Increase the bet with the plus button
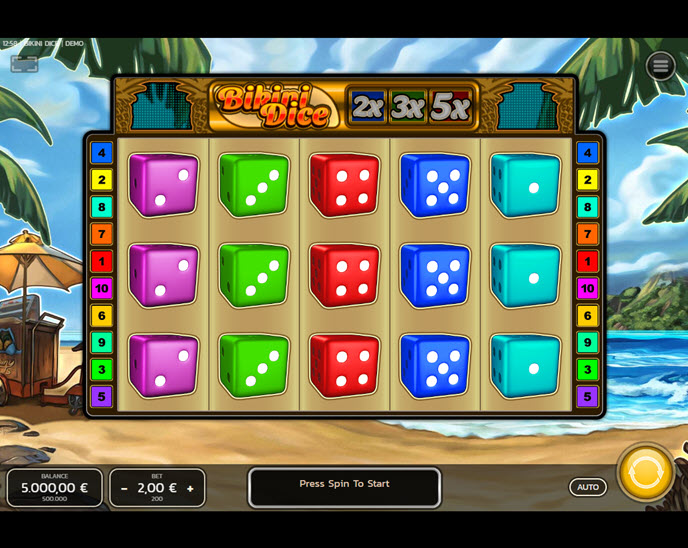This screenshot has height=548, width=688. point(190,489)
